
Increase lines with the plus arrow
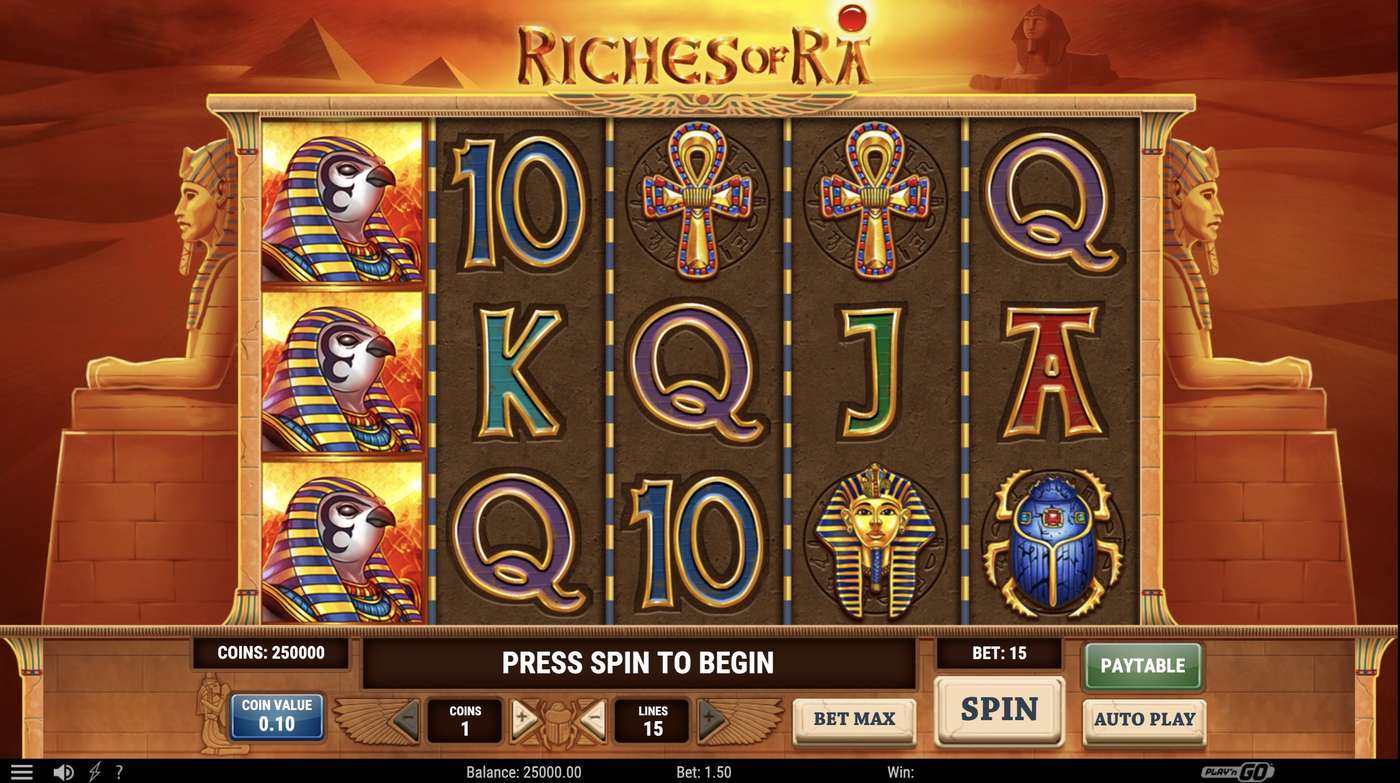coord(712,718)
